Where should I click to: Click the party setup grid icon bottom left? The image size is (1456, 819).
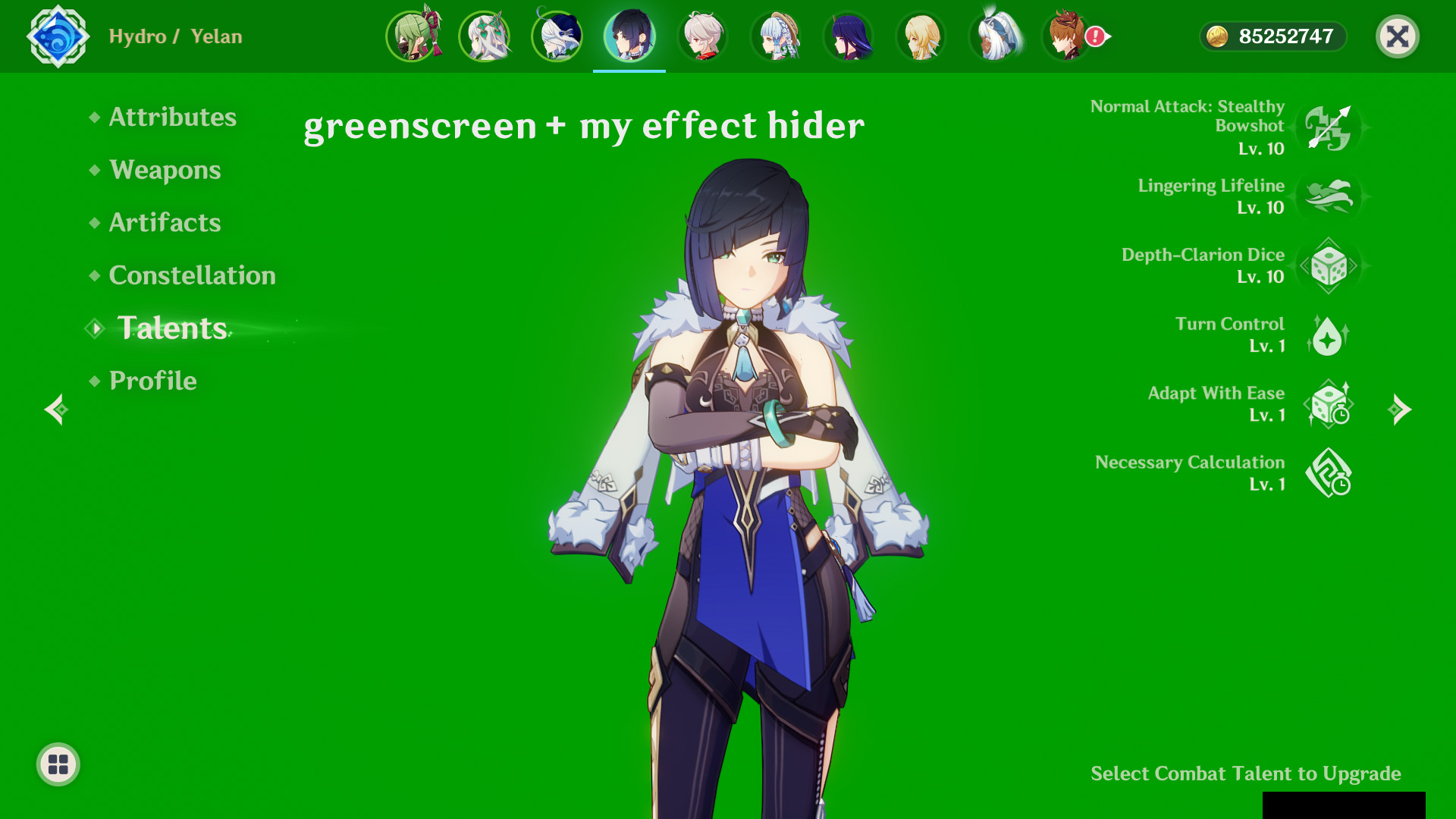coord(57,764)
